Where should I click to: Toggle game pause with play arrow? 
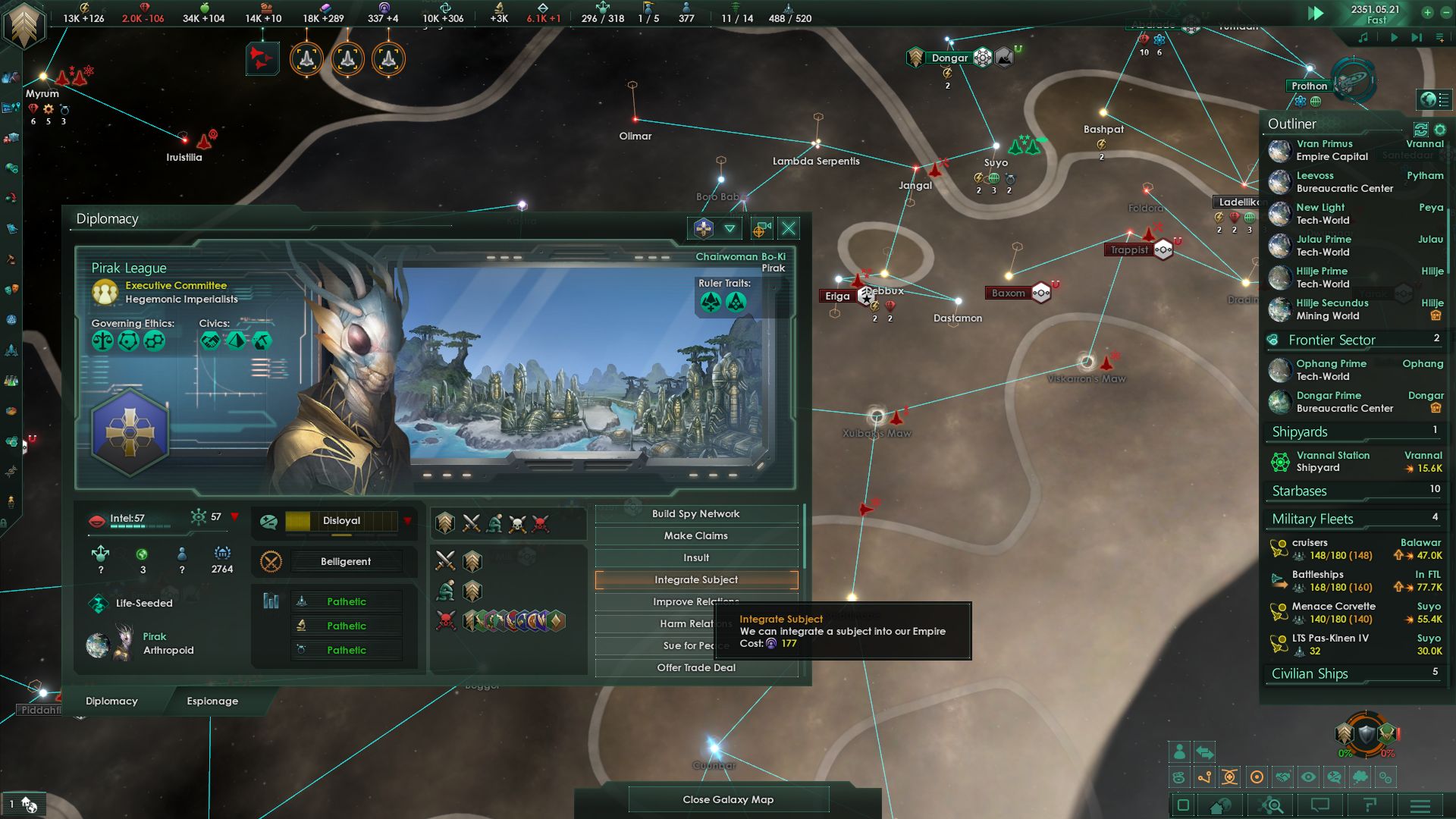[x=1316, y=14]
